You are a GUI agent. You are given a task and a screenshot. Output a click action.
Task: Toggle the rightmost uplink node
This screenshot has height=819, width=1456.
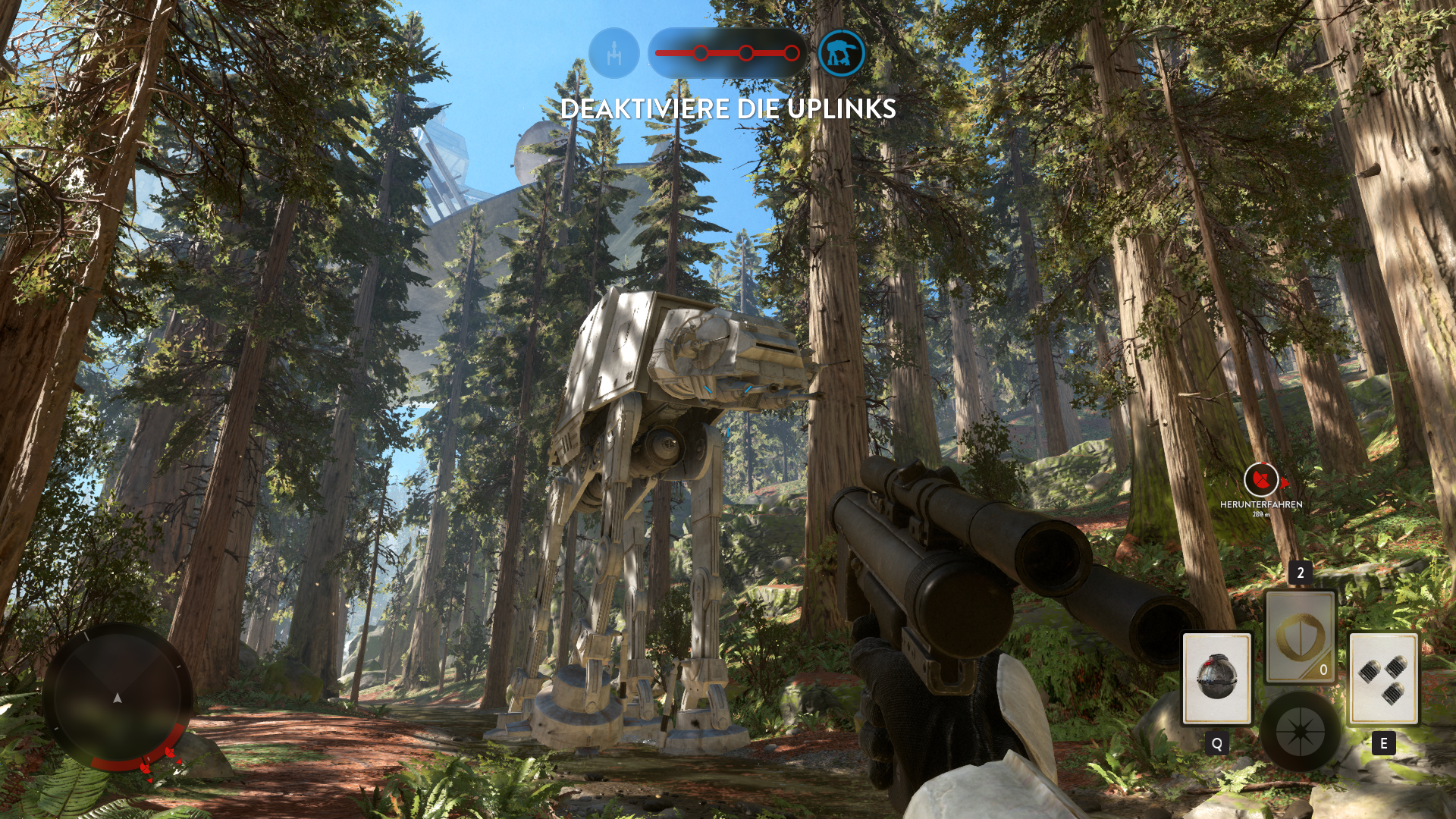pos(791,52)
